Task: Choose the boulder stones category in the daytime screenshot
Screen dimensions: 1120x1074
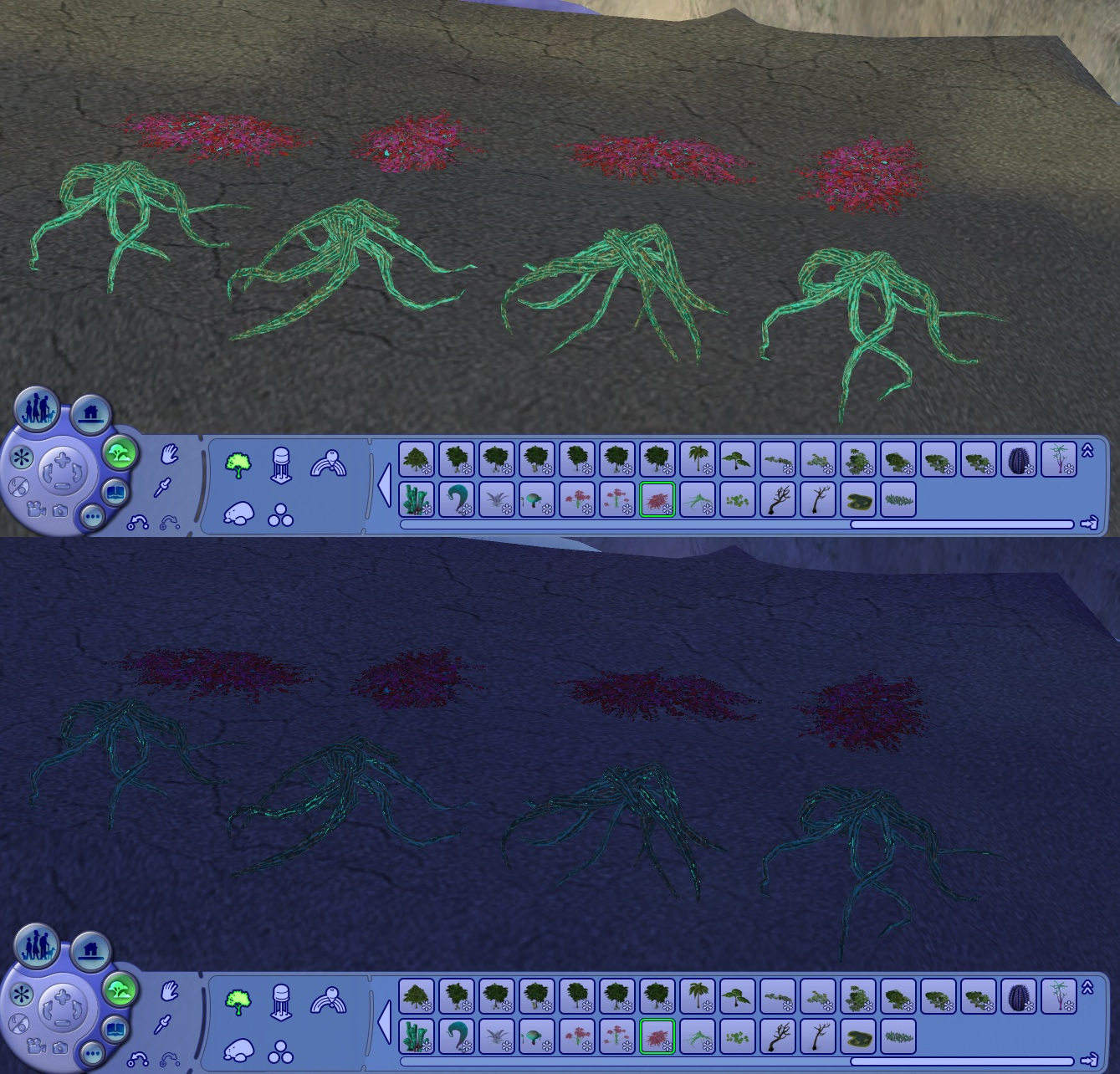Action: pyautogui.click(x=238, y=514)
